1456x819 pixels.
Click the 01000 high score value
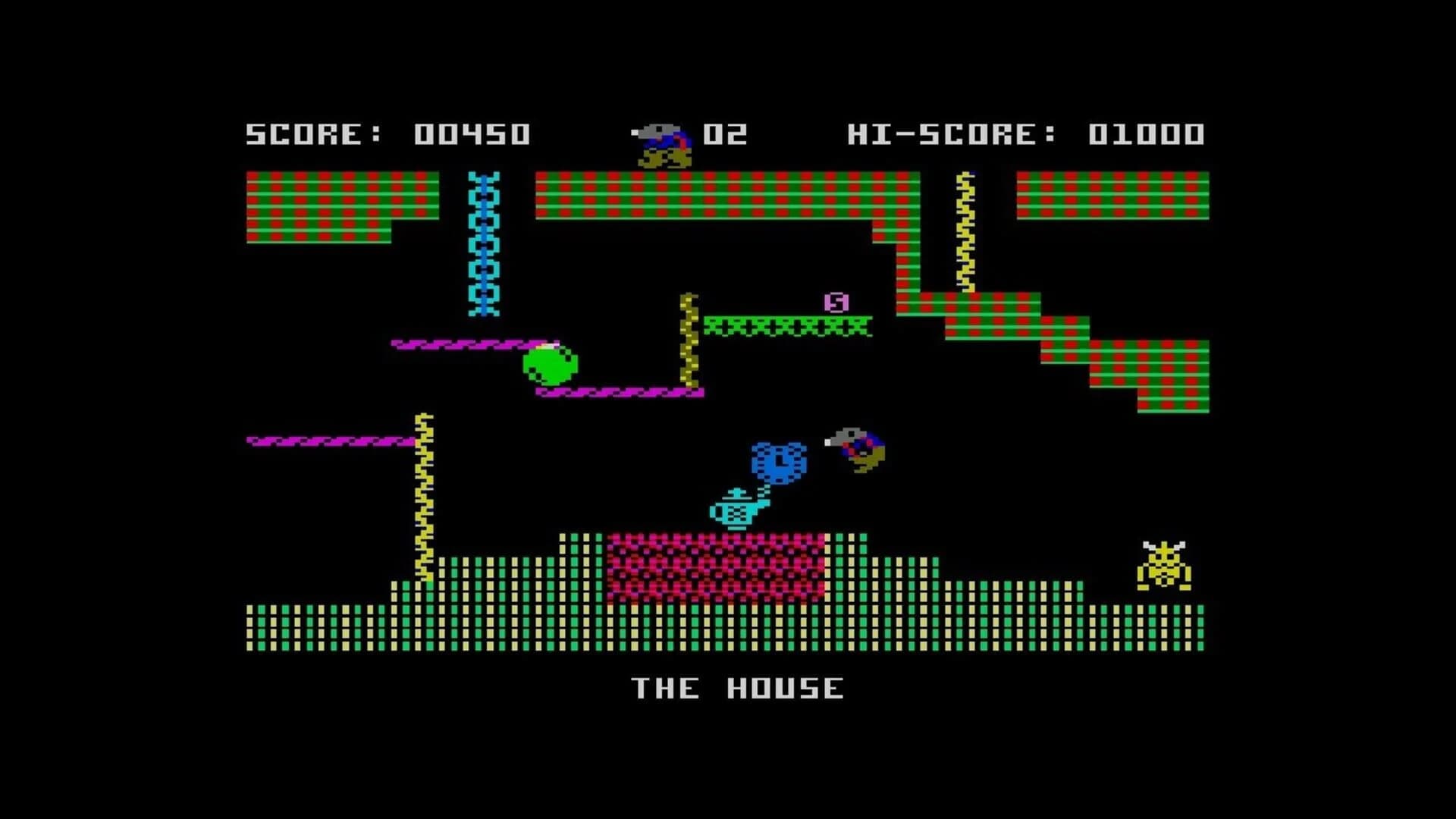pyautogui.click(x=1145, y=135)
